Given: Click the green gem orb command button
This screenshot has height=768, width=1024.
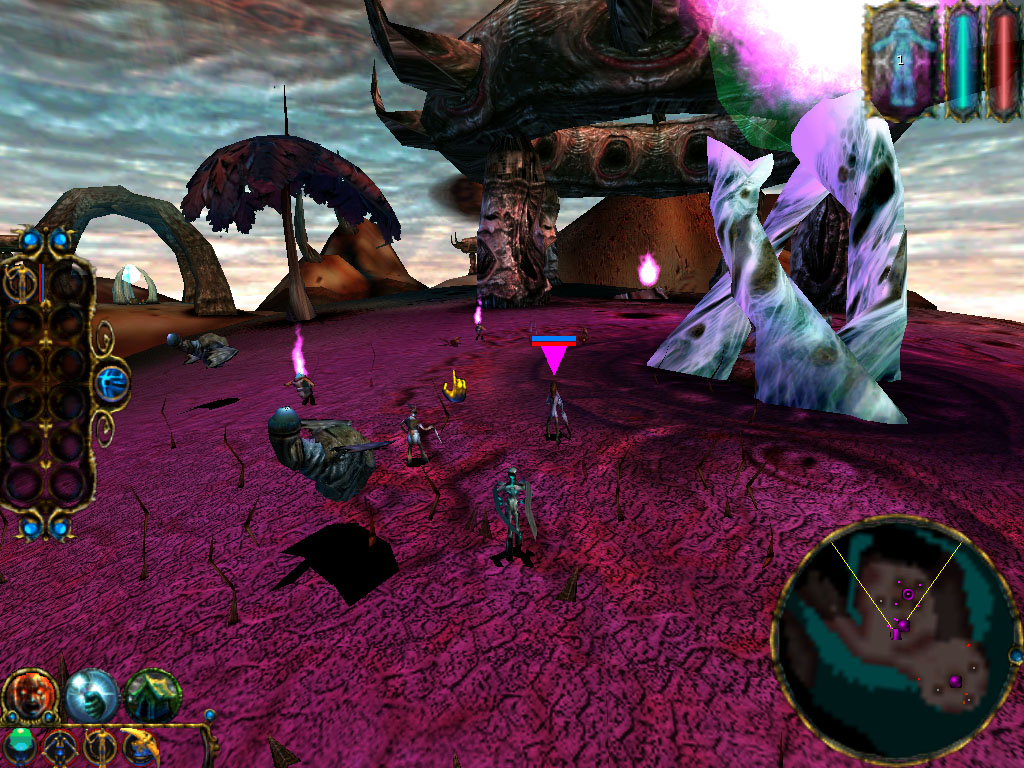Looking at the screenshot, I should pos(19,746).
